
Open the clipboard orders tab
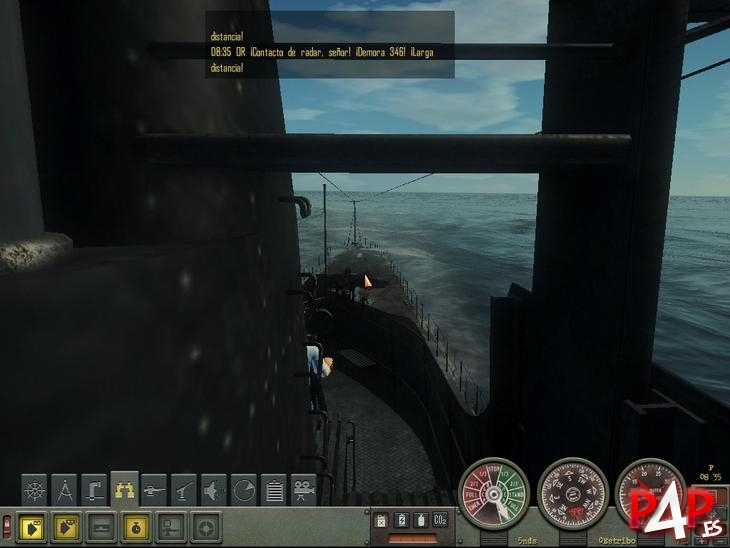(275, 490)
